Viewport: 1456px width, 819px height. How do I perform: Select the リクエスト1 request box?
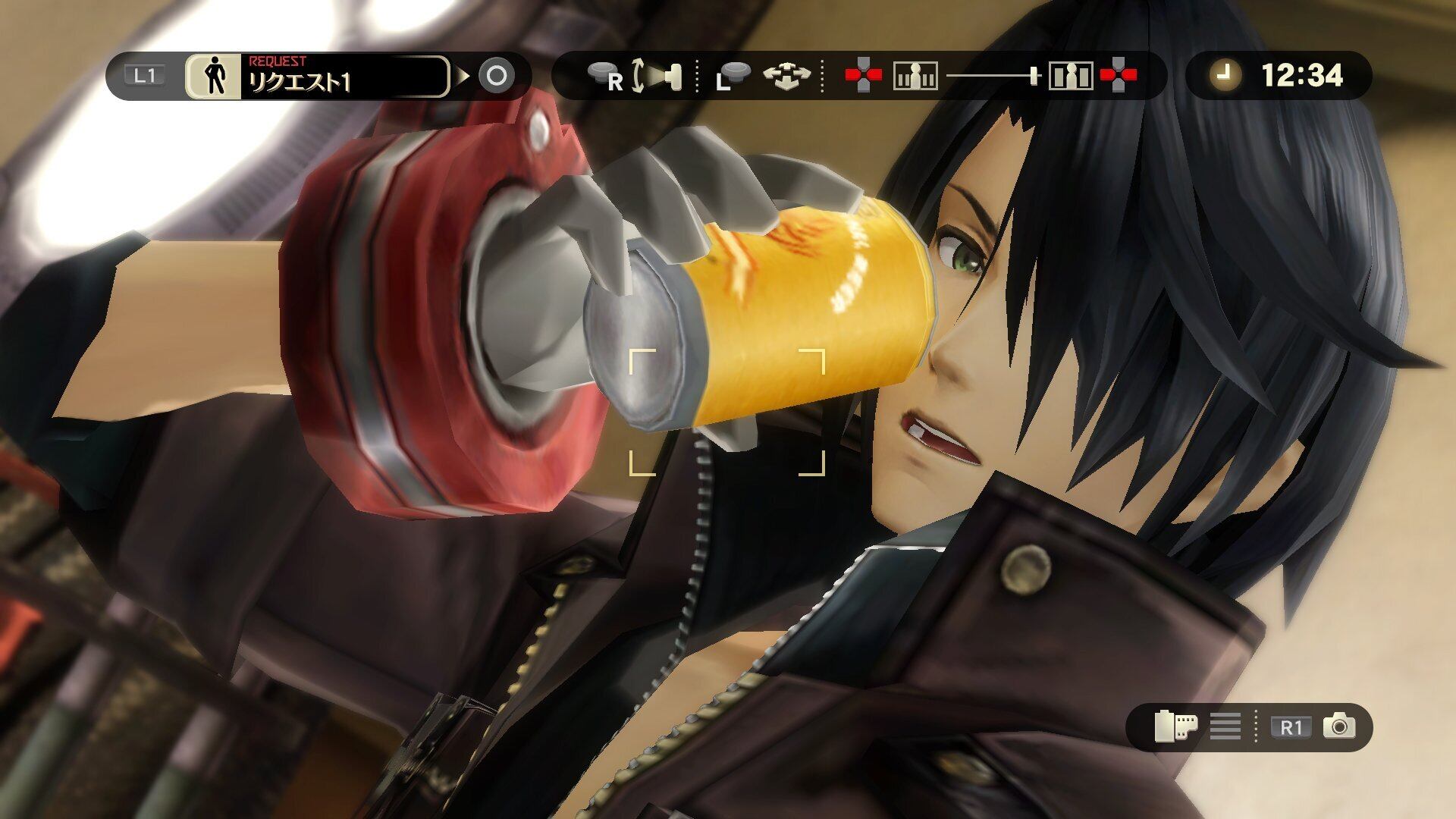click(345, 77)
